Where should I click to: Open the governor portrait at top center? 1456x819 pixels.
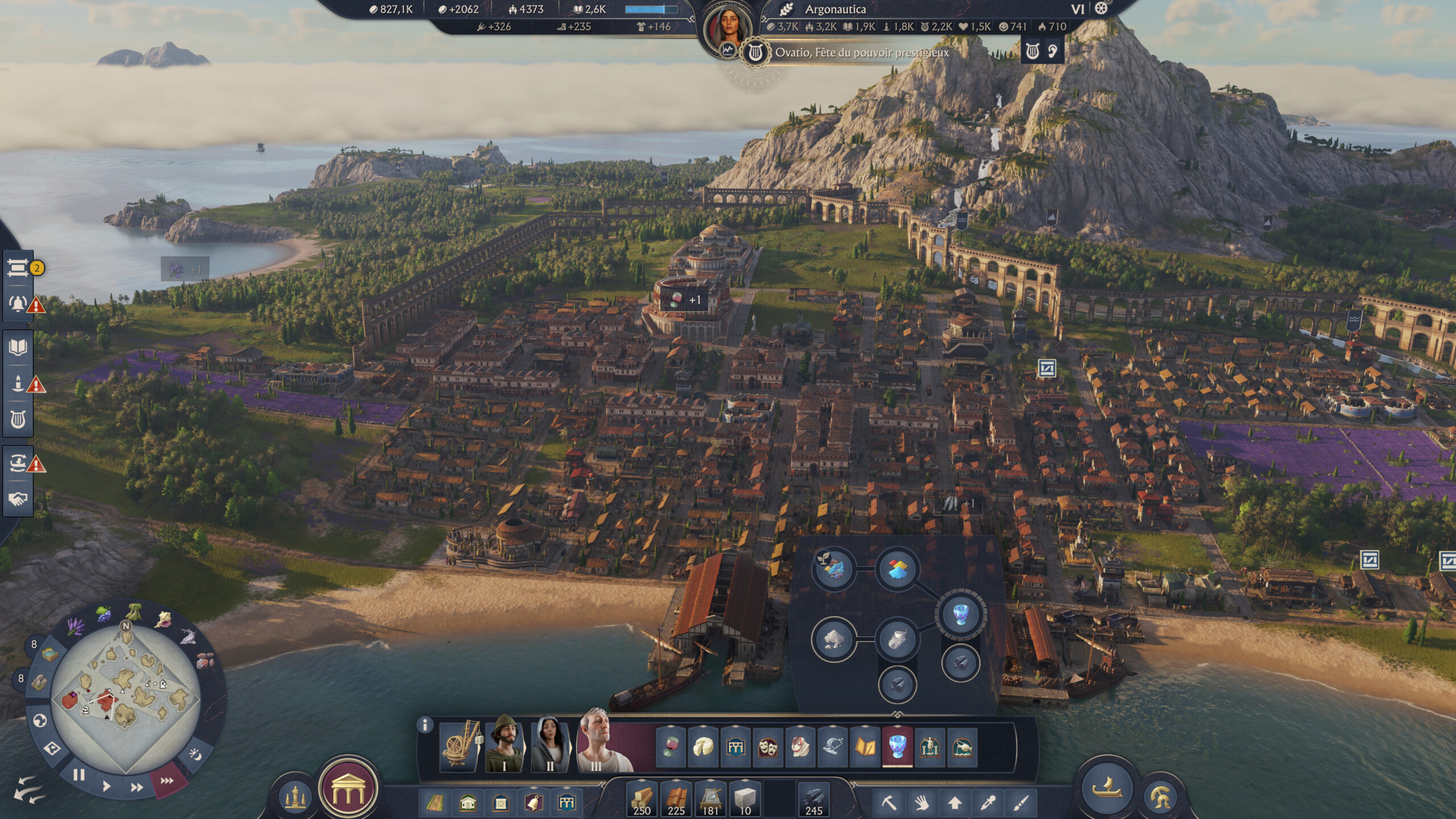click(x=728, y=28)
